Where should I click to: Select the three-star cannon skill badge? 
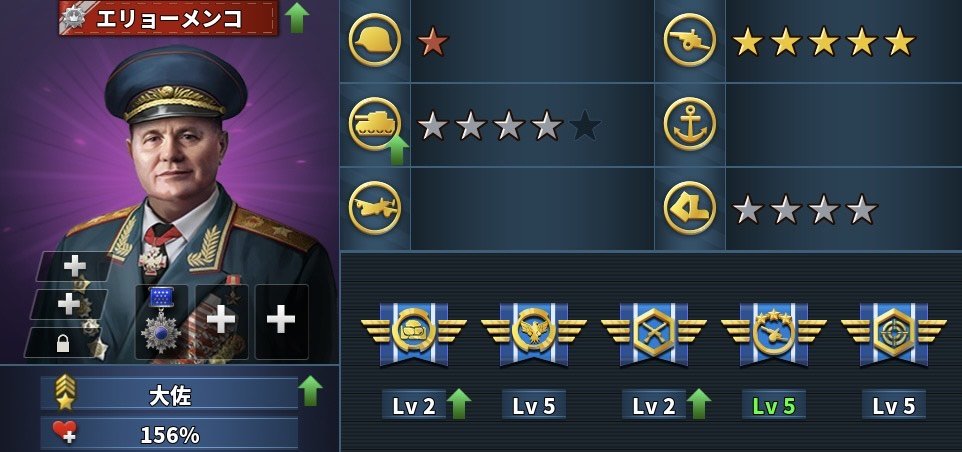tap(773, 331)
